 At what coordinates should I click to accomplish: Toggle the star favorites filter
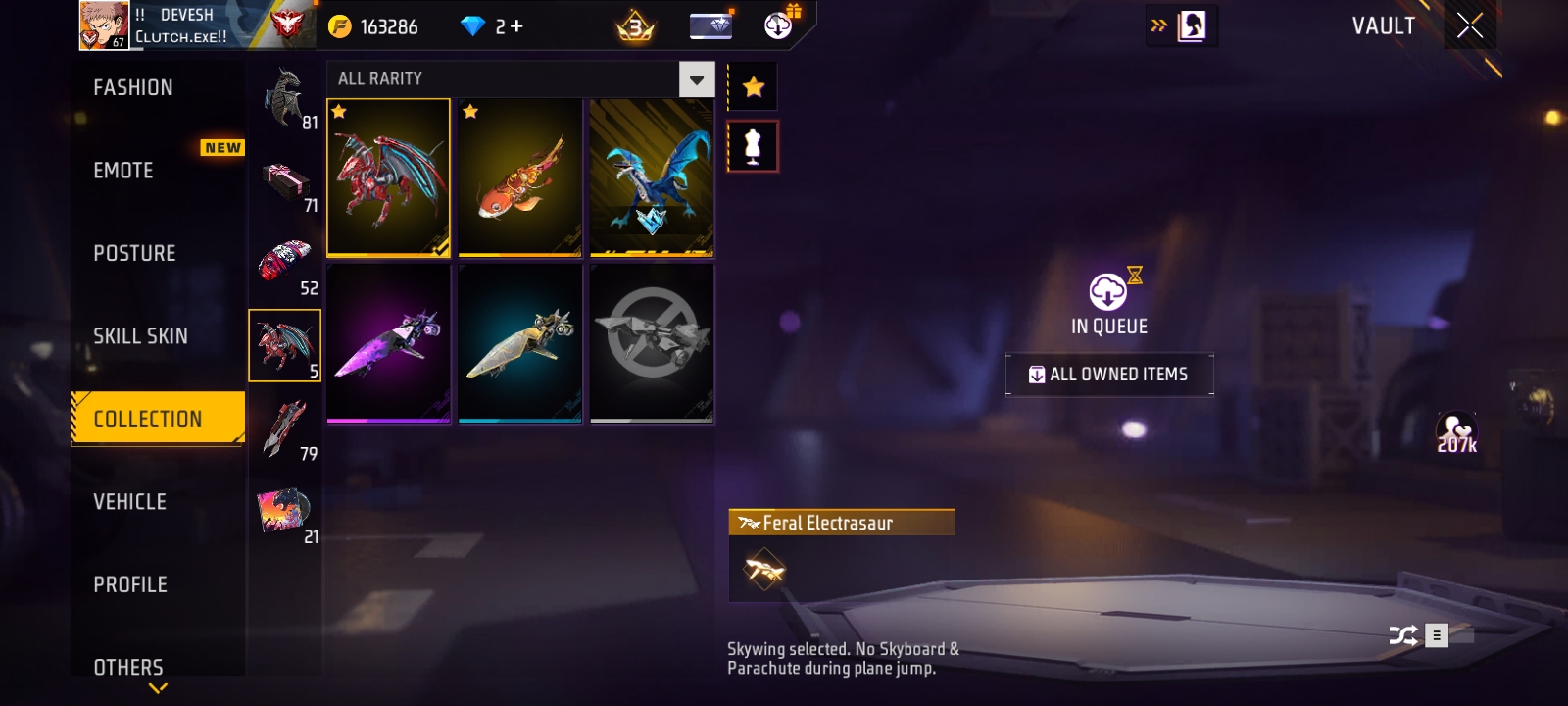pos(753,87)
